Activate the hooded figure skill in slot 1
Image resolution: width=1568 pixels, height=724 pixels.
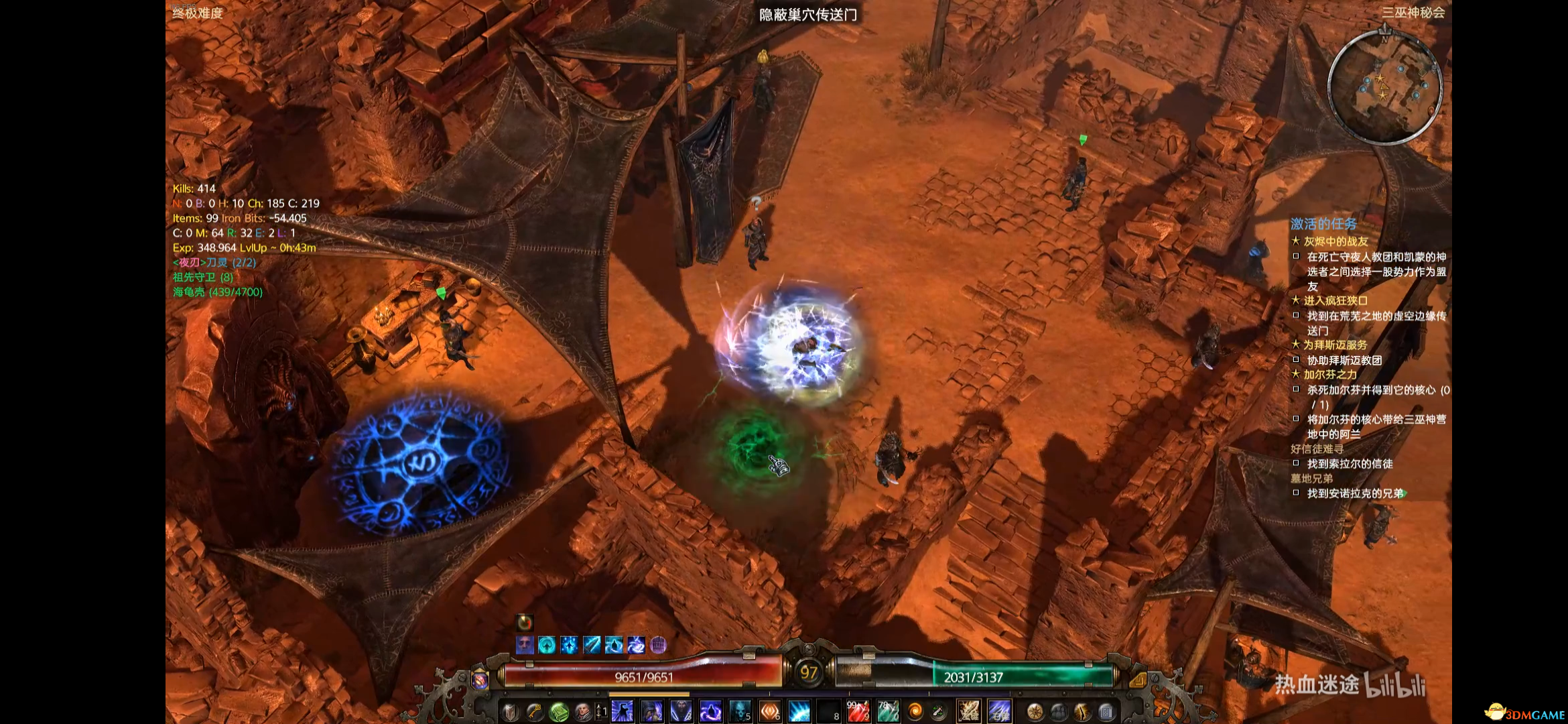(622, 711)
